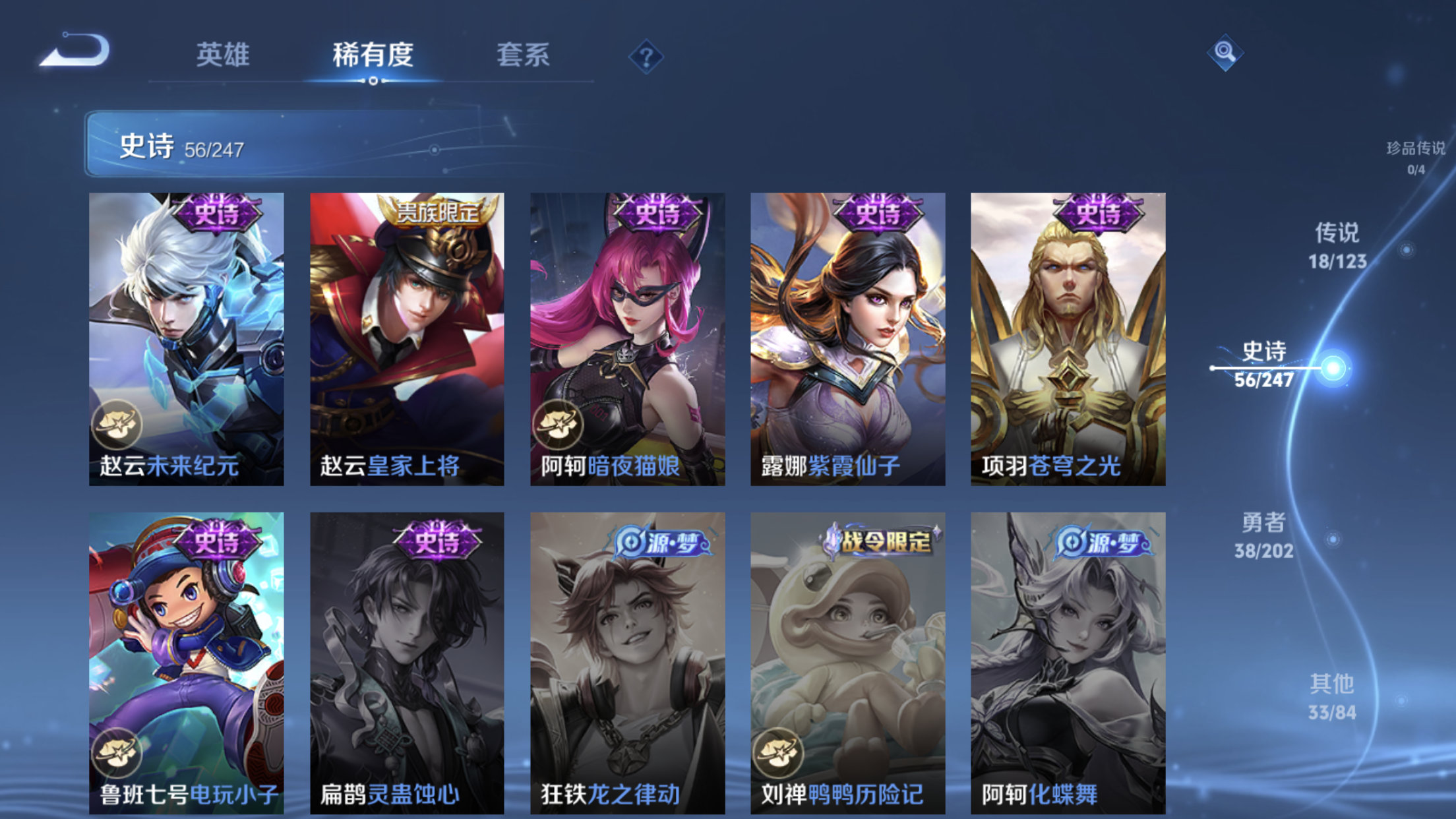Select 狂铁 龙之律动 skin card
This screenshot has height=819, width=1456.
627,663
